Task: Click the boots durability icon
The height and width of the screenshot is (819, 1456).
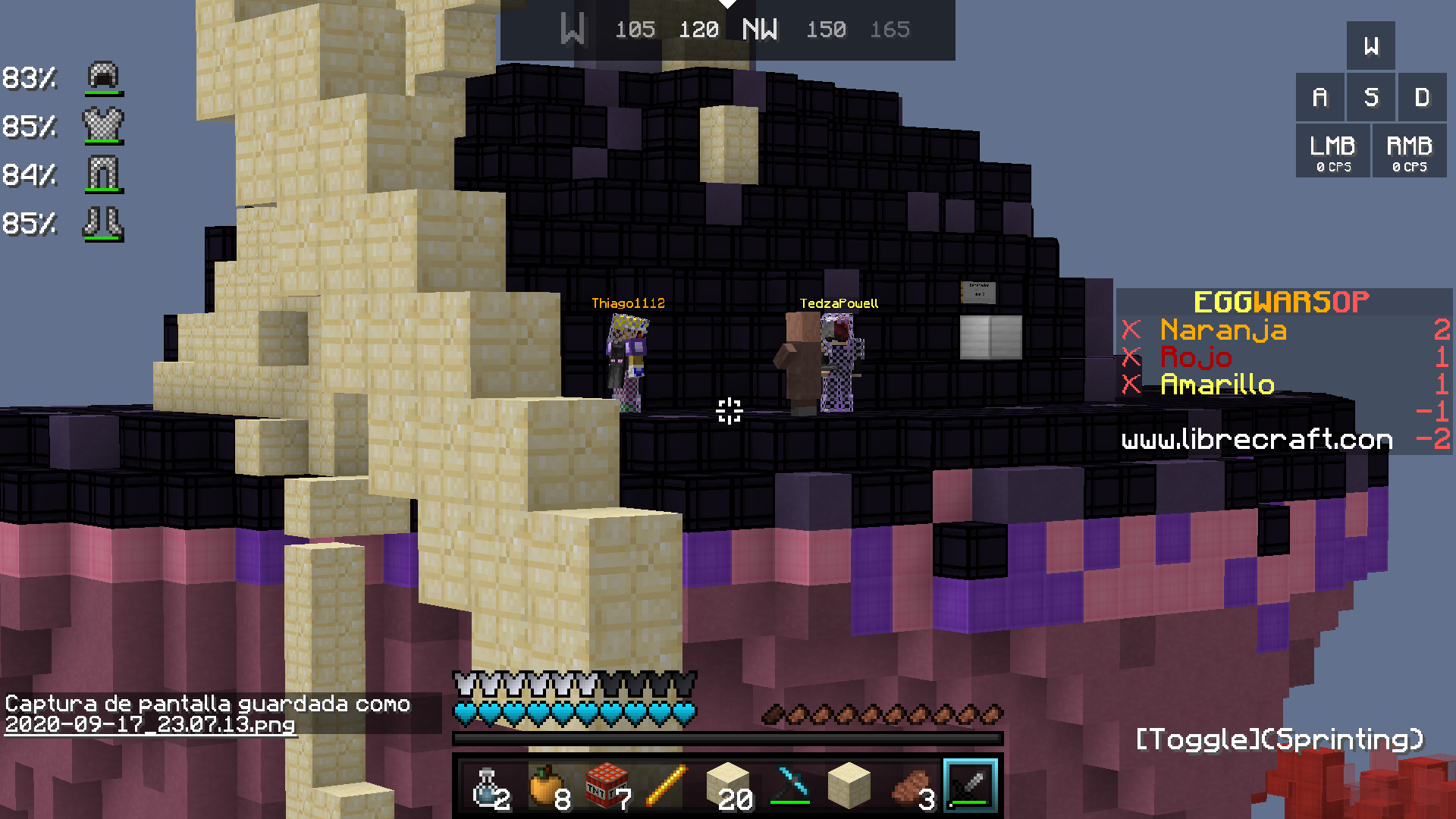Action: tap(103, 223)
